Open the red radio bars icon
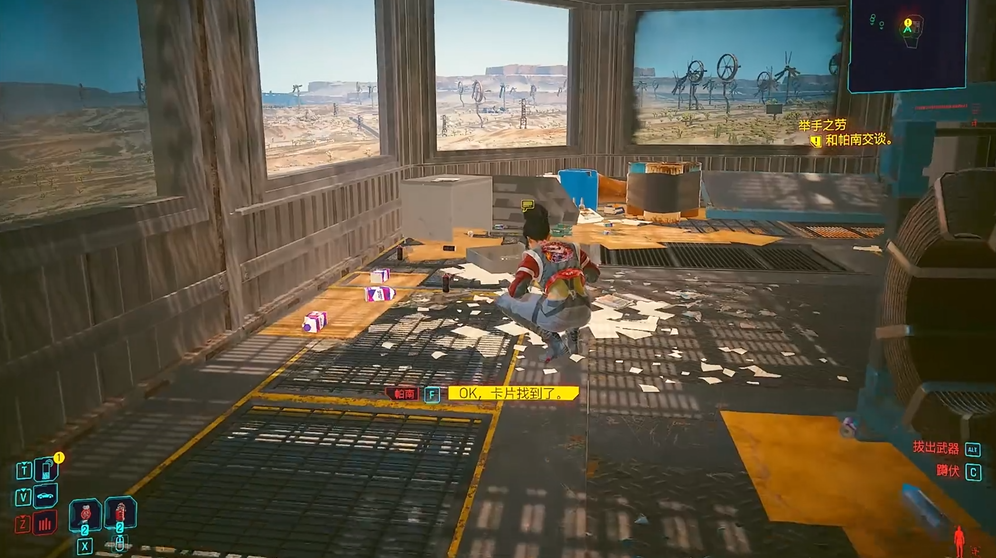 pos(46,522)
